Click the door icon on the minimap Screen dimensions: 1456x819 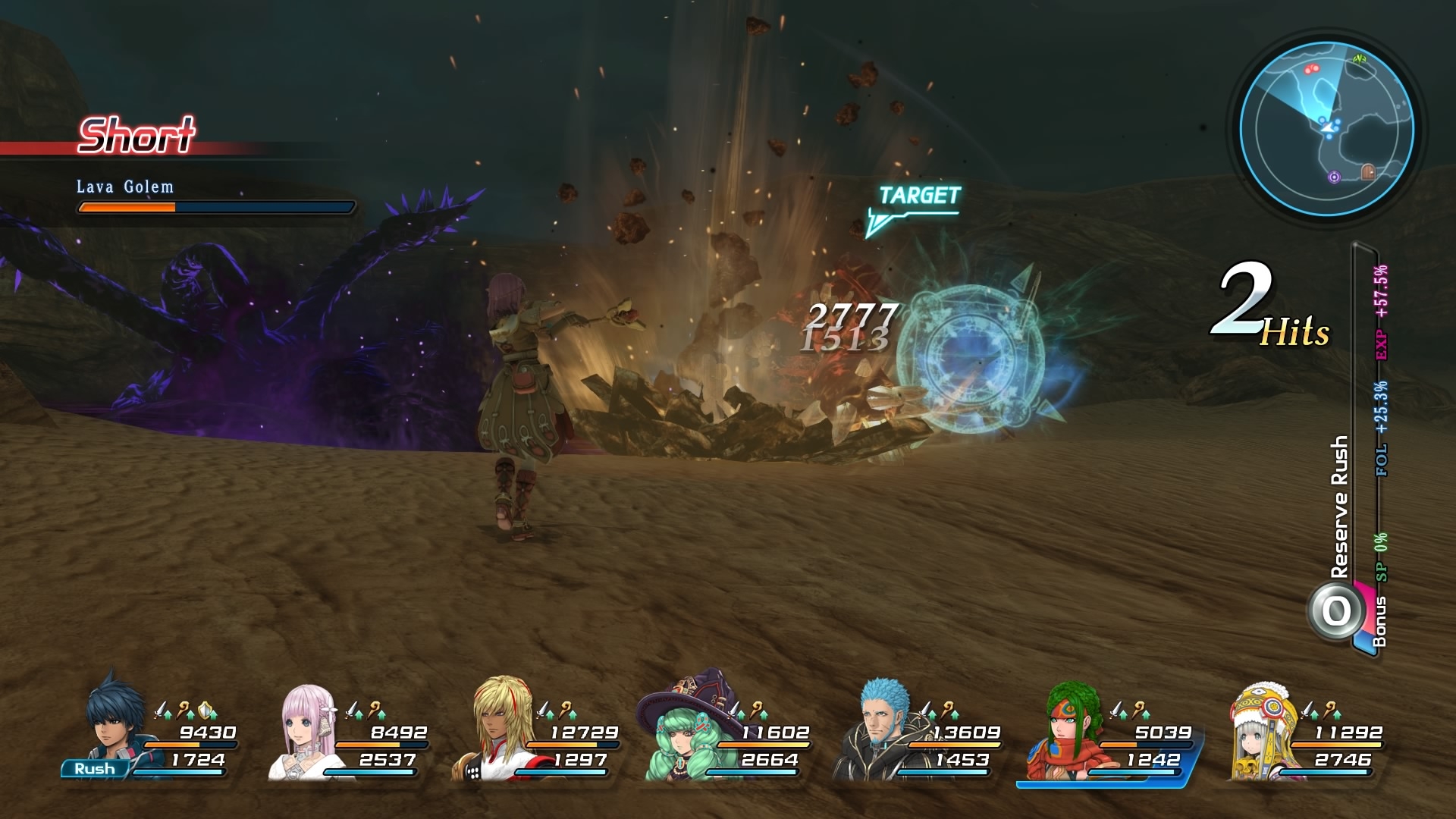coord(1367,172)
